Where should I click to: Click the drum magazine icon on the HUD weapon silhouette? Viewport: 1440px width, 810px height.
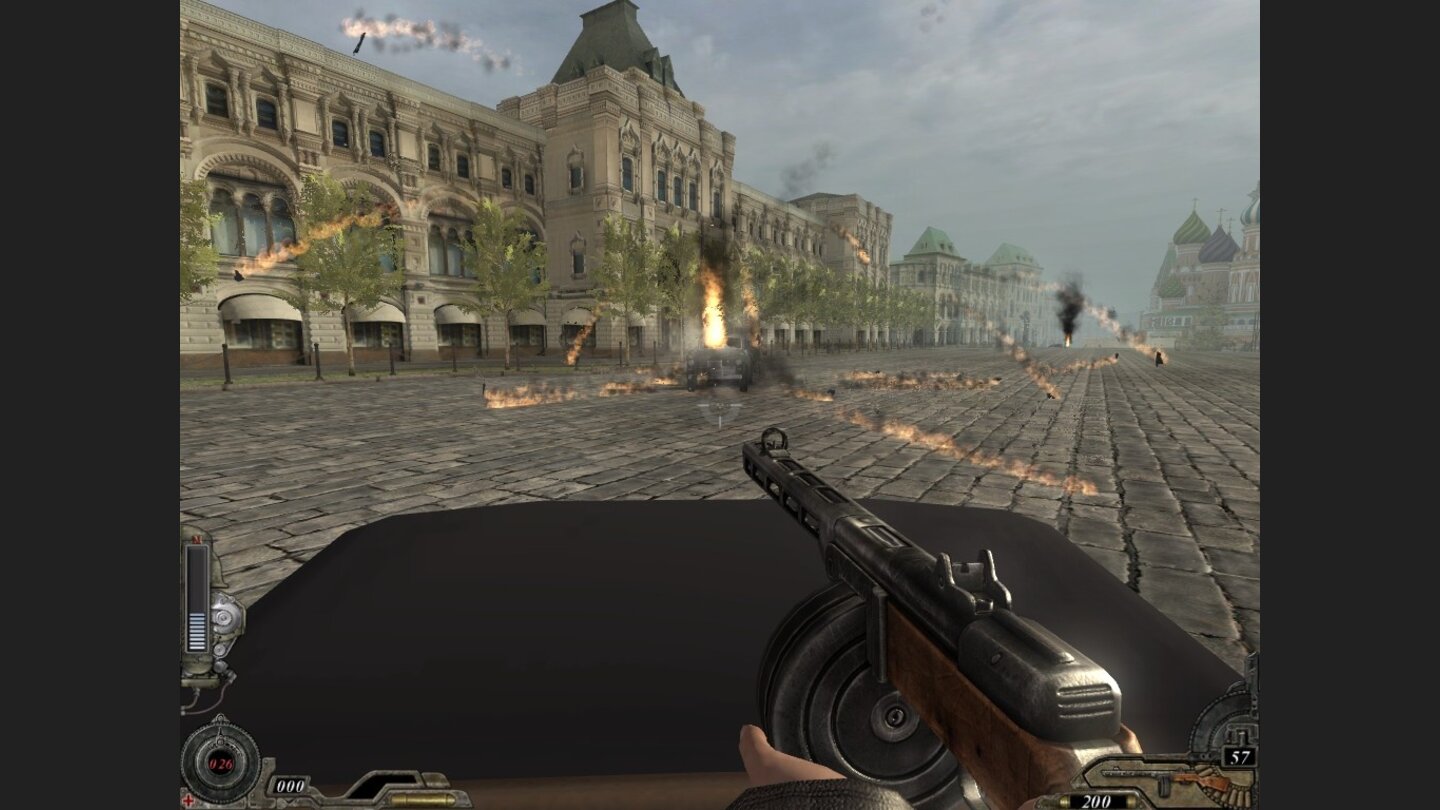tap(1165, 785)
